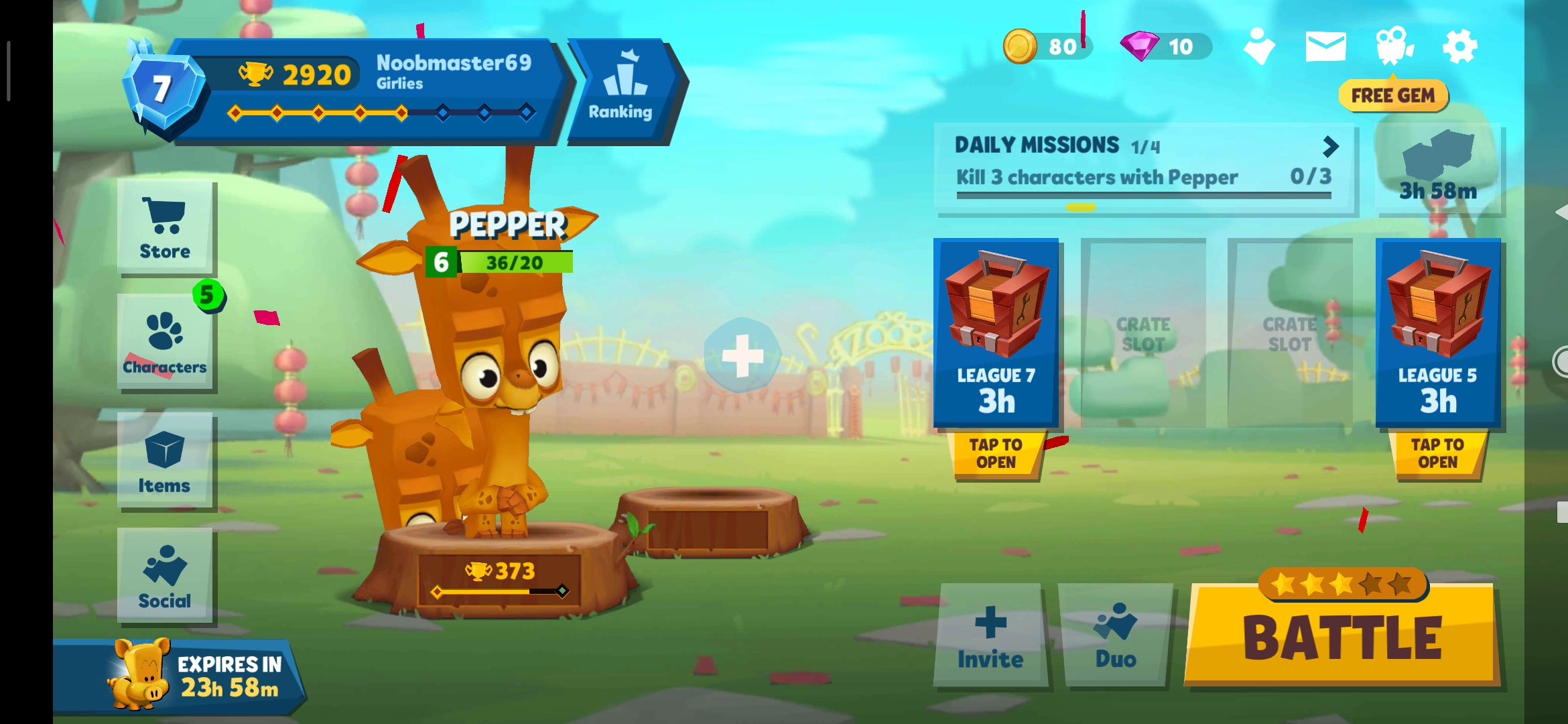Switch to Duo mode
This screenshot has height=724, width=1568.
1116,636
